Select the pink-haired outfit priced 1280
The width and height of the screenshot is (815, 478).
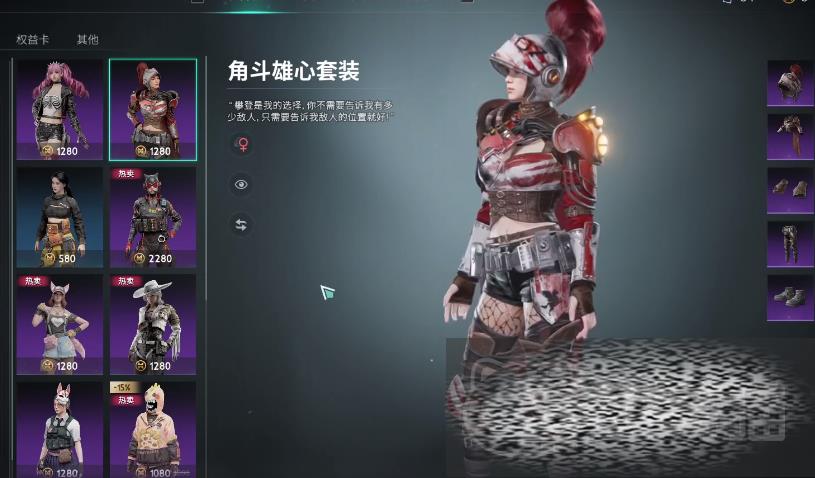coord(60,109)
